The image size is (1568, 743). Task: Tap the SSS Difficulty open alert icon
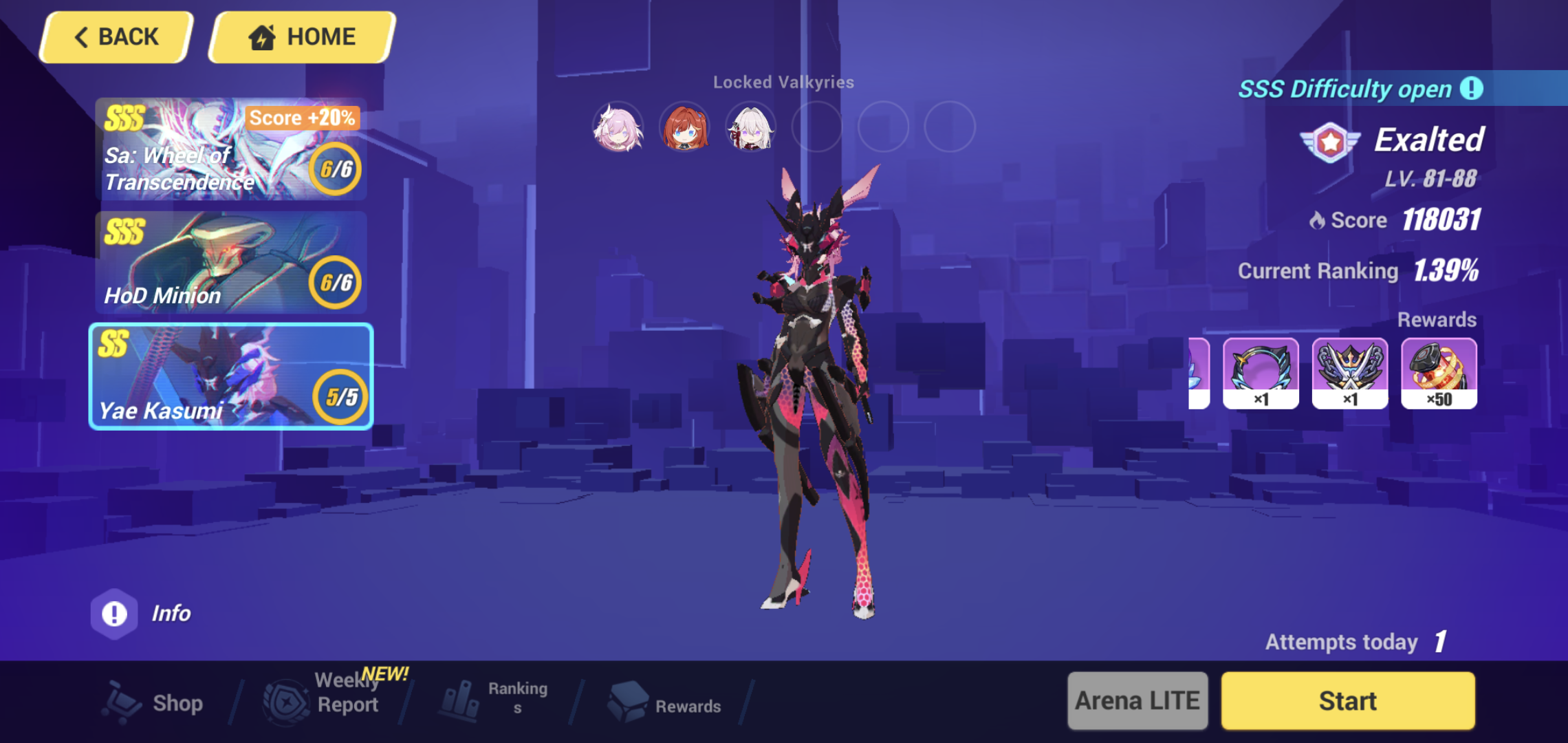click(1472, 88)
